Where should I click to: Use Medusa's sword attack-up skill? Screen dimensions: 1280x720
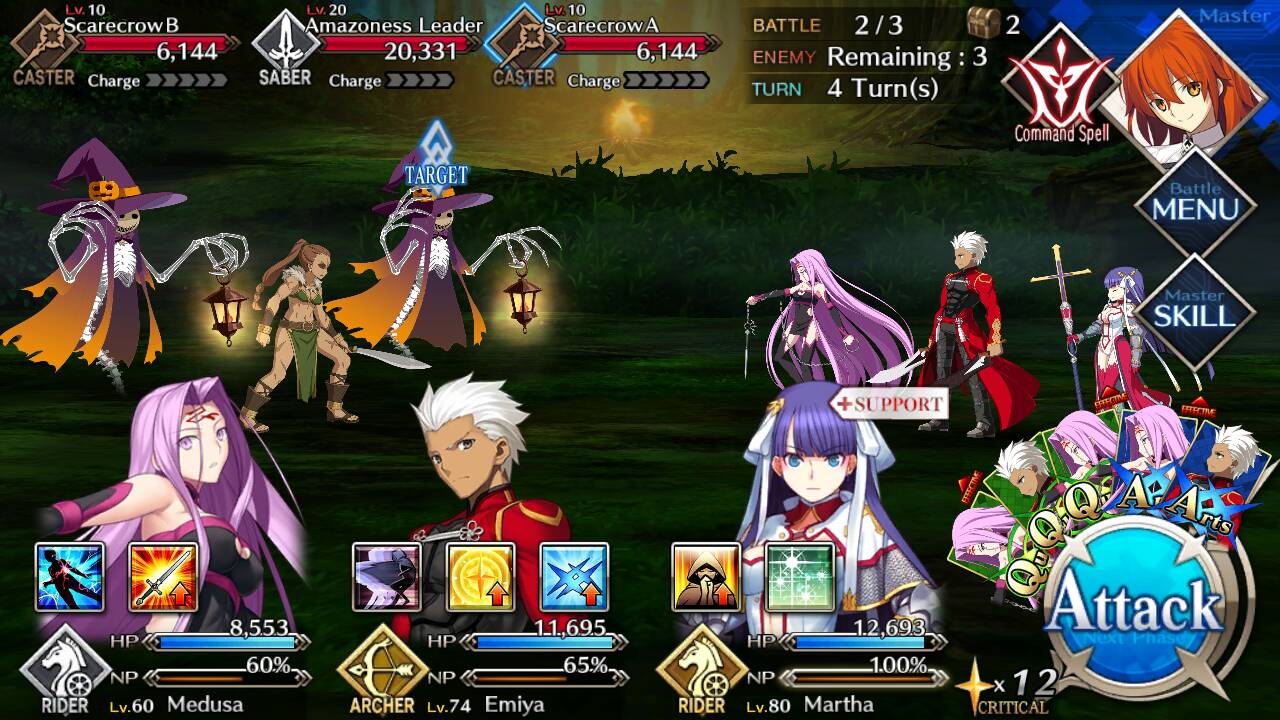pyautogui.click(x=163, y=577)
